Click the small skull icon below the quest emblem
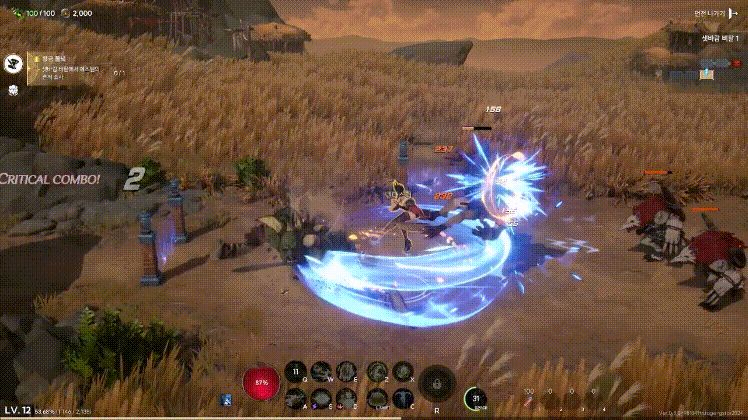 (x=15, y=90)
